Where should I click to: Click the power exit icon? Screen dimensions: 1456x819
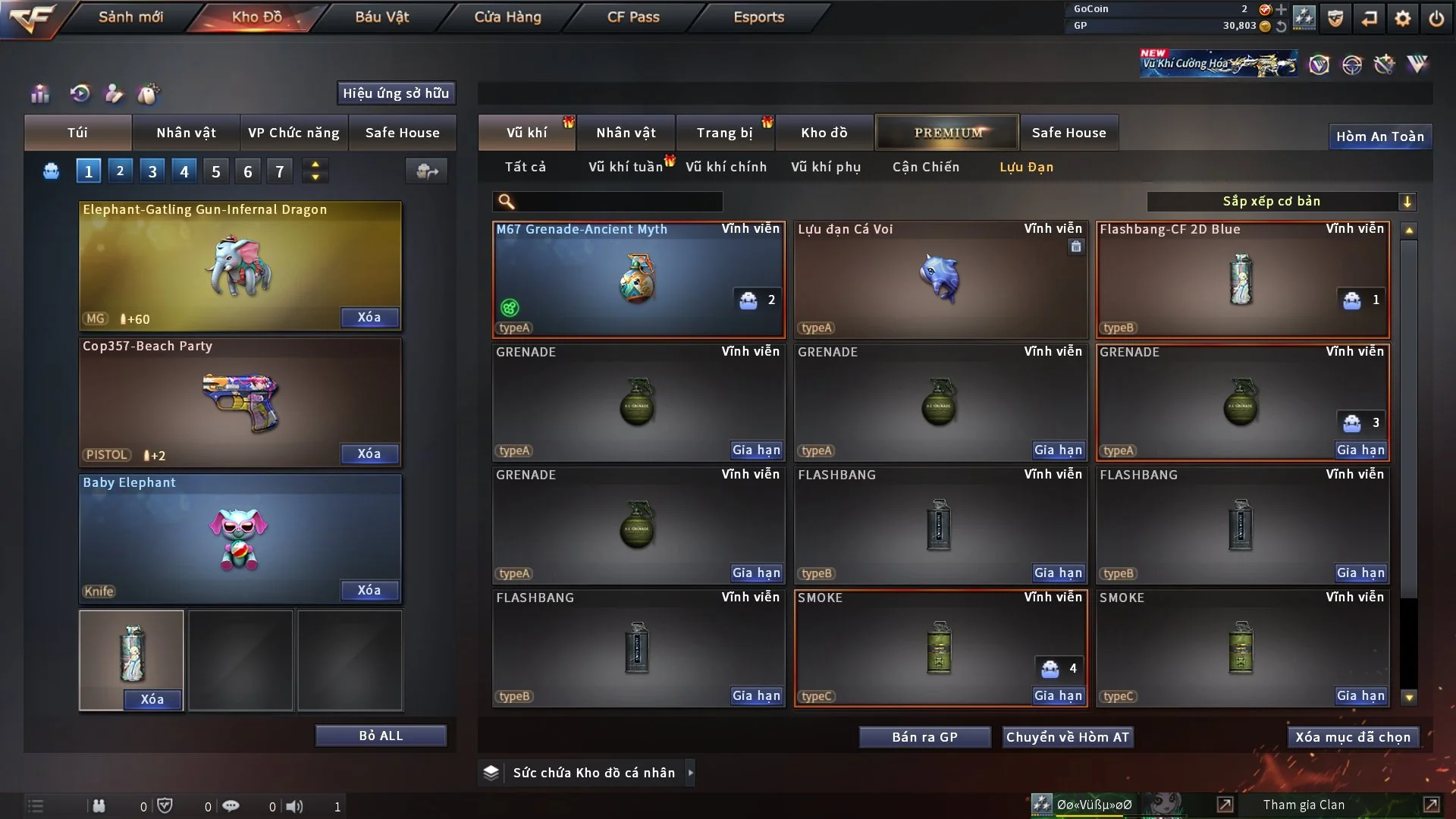click(1436, 18)
